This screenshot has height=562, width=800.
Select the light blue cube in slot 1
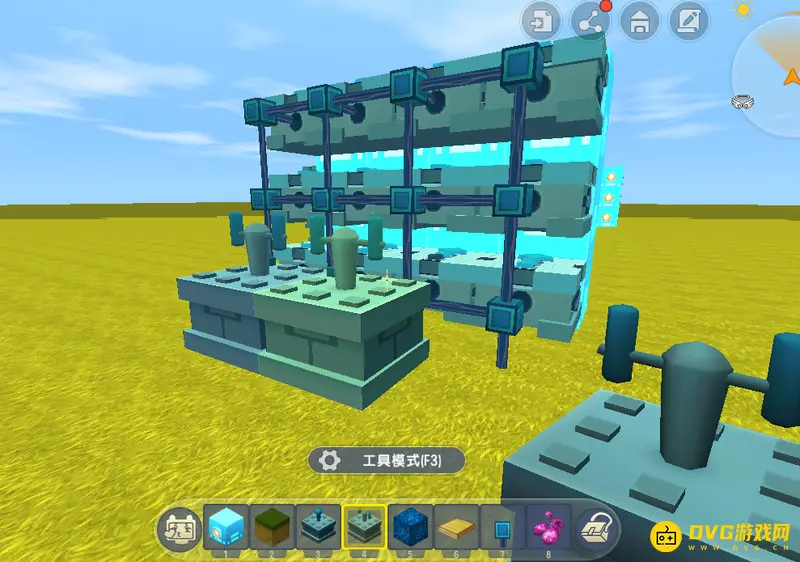coord(226,526)
